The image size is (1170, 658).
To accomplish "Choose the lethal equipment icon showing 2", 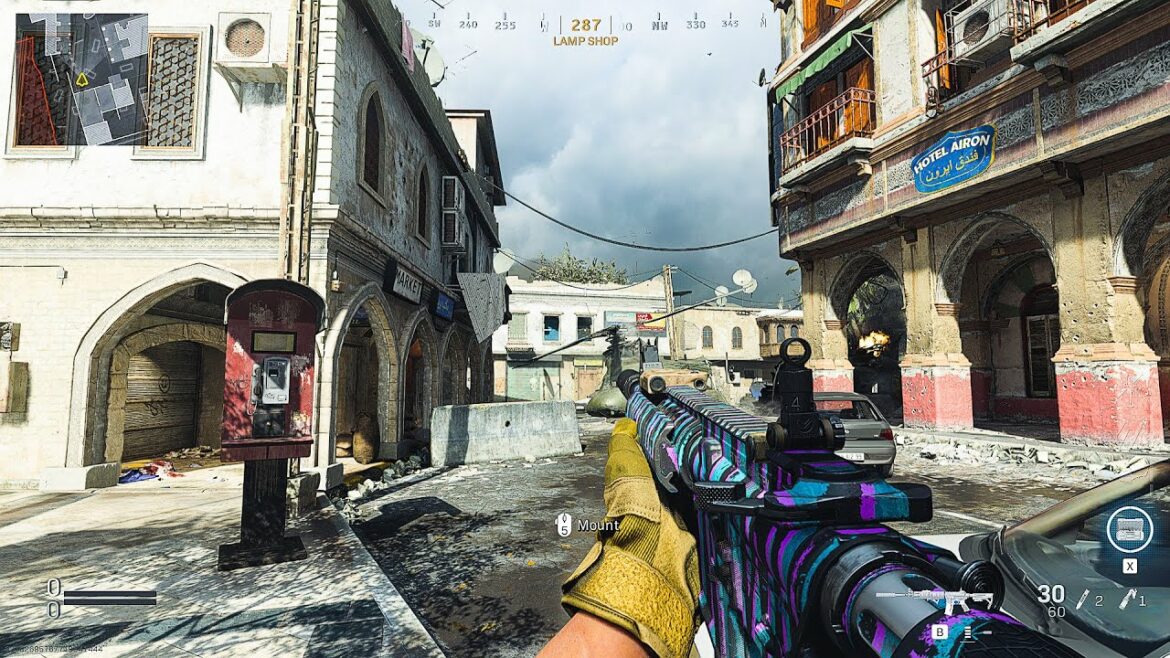I will (x=1083, y=598).
